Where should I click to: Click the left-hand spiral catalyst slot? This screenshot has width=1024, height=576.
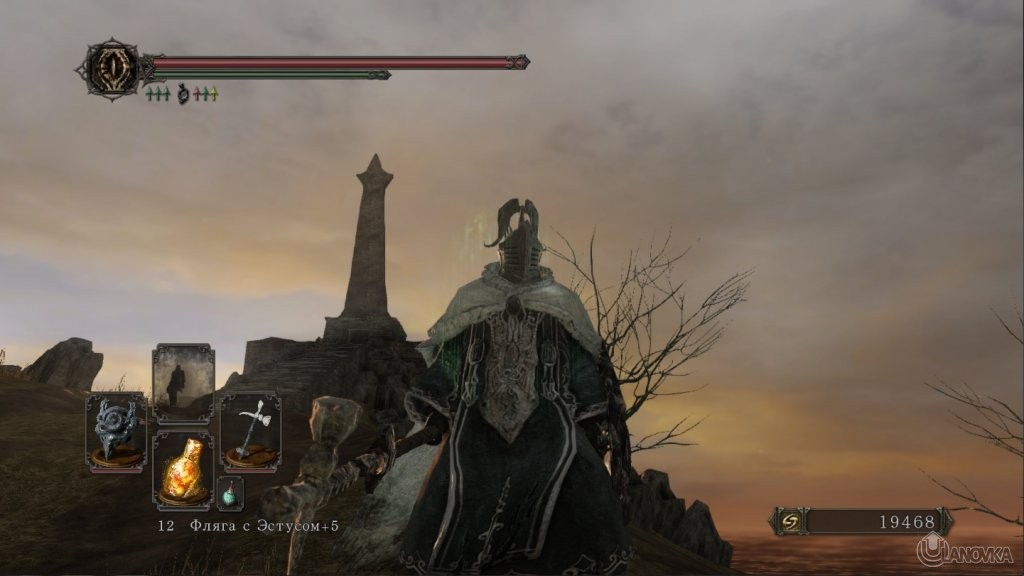point(116,432)
